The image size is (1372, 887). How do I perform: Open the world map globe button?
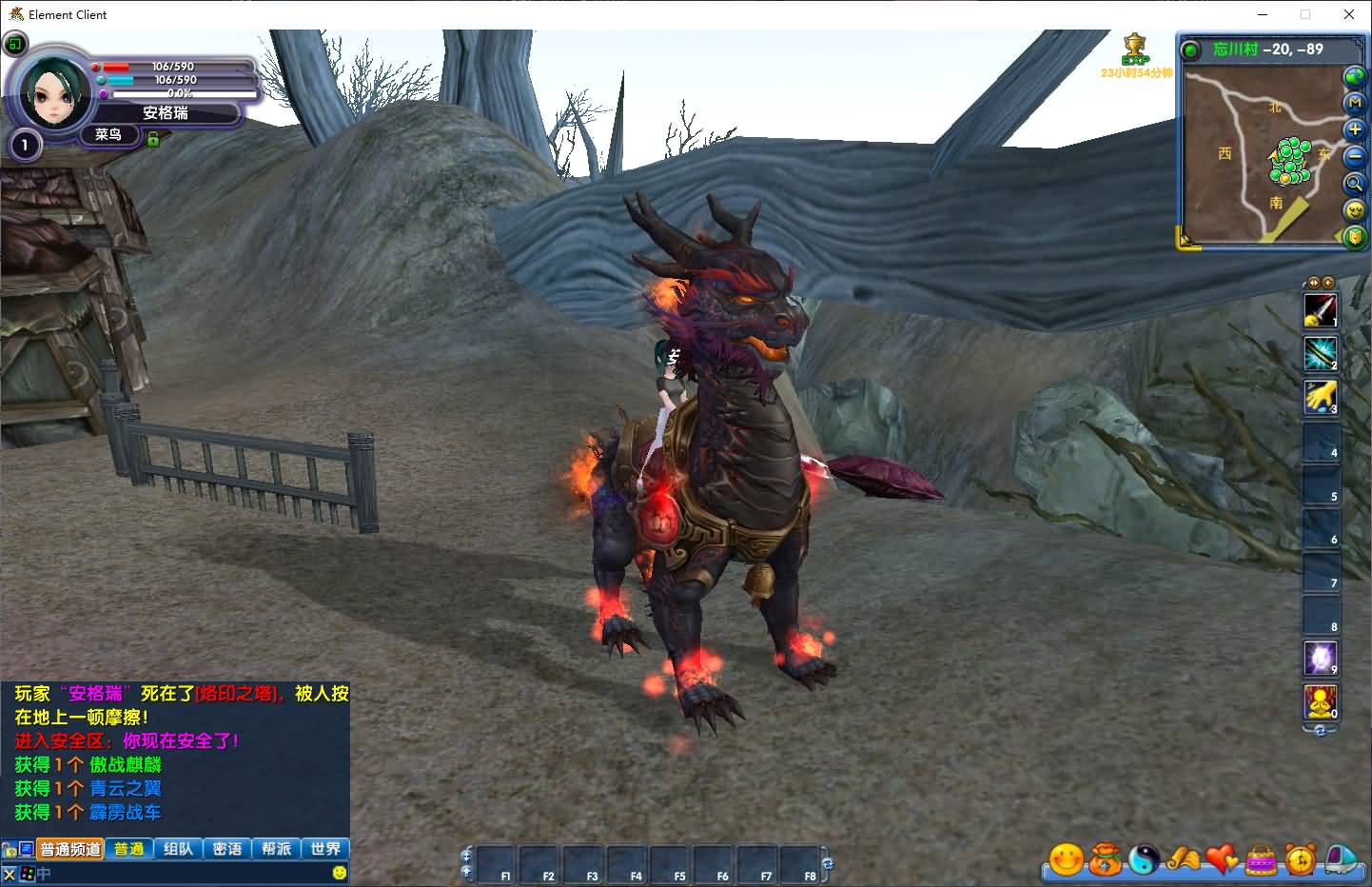click(1352, 75)
